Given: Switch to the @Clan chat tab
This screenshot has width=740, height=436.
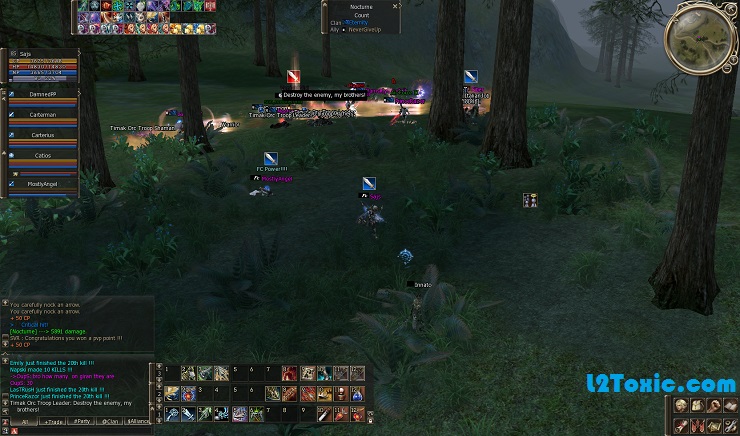Looking at the screenshot, I should pos(110,424).
